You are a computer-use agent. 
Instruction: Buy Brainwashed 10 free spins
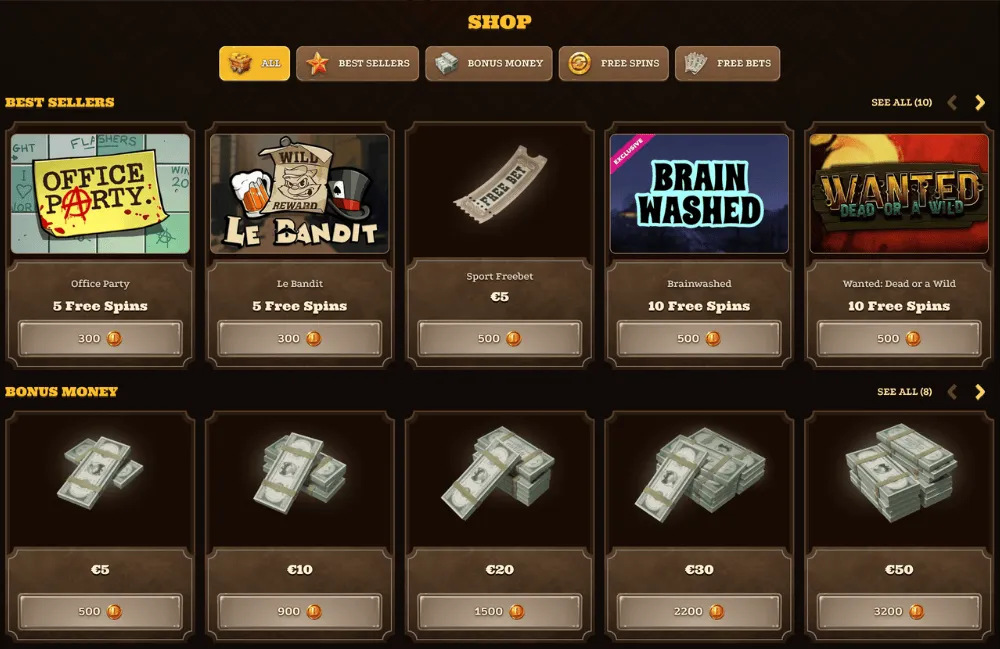click(x=699, y=339)
